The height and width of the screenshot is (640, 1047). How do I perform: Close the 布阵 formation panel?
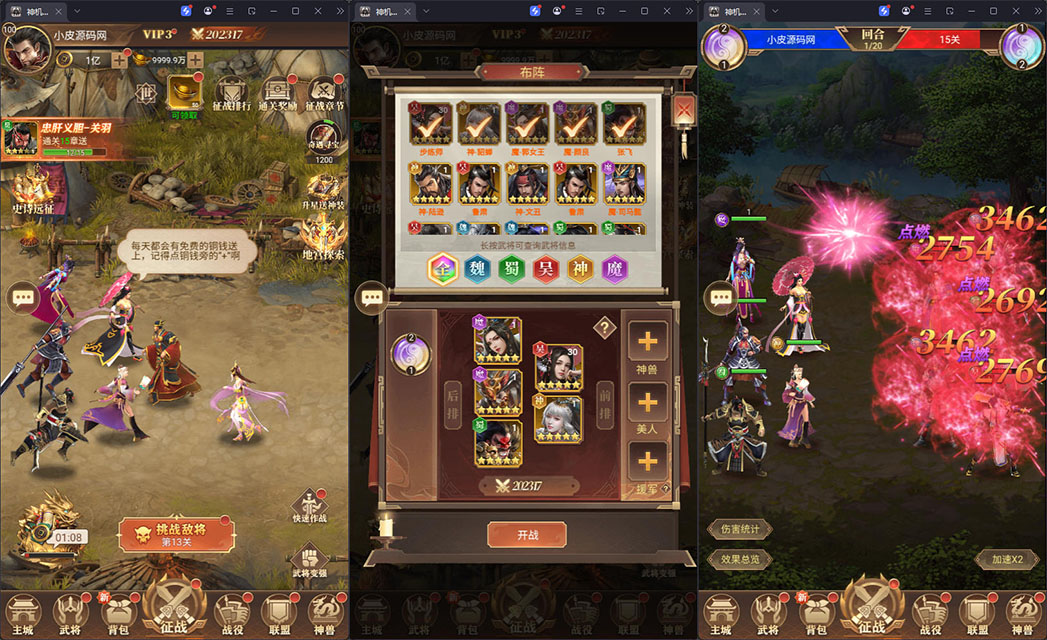tap(684, 109)
